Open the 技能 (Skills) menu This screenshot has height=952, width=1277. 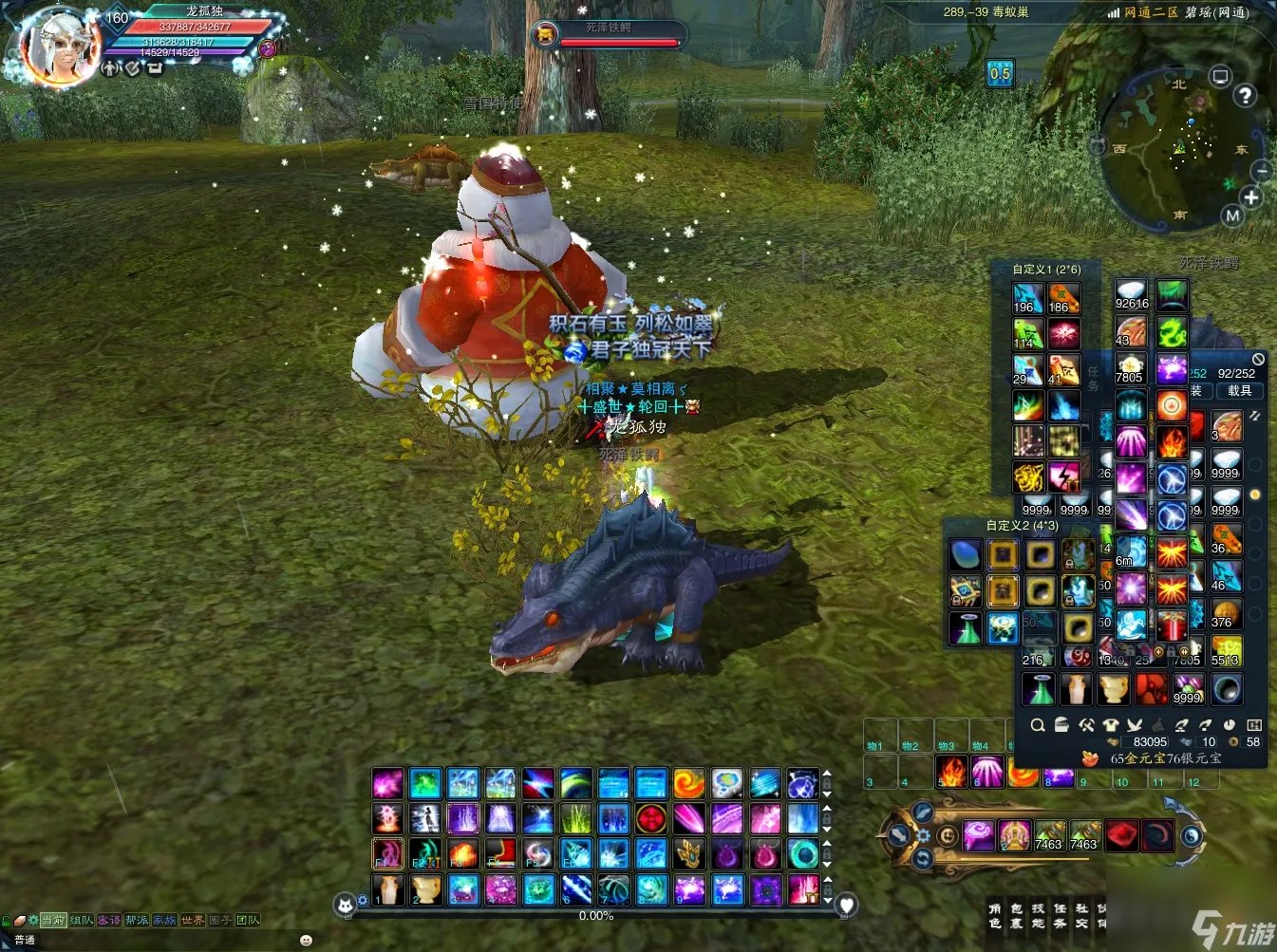point(1038,915)
